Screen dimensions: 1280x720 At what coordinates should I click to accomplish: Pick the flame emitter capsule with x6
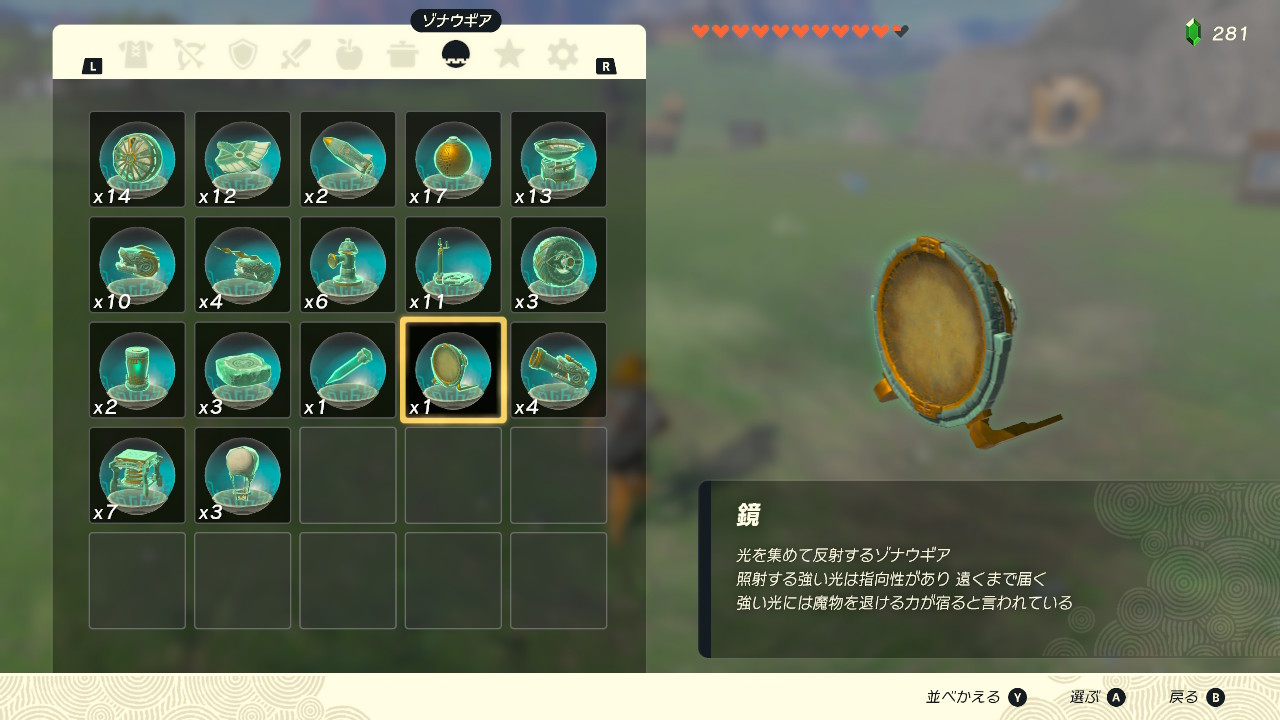(347, 264)
